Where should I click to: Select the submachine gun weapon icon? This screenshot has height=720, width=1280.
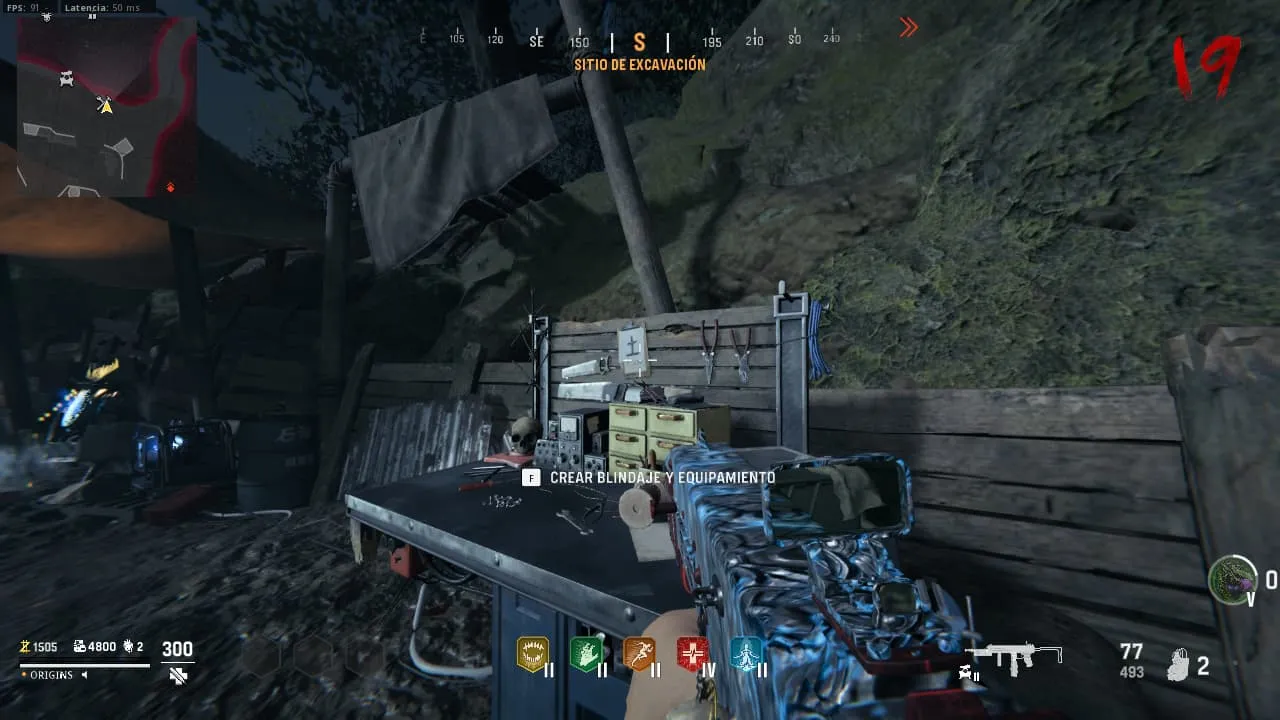point(1016,656)
